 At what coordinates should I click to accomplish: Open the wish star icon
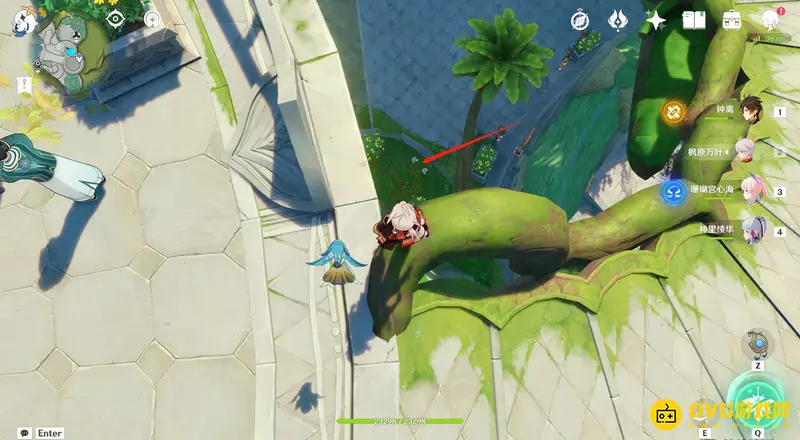(x=656, y=20)
